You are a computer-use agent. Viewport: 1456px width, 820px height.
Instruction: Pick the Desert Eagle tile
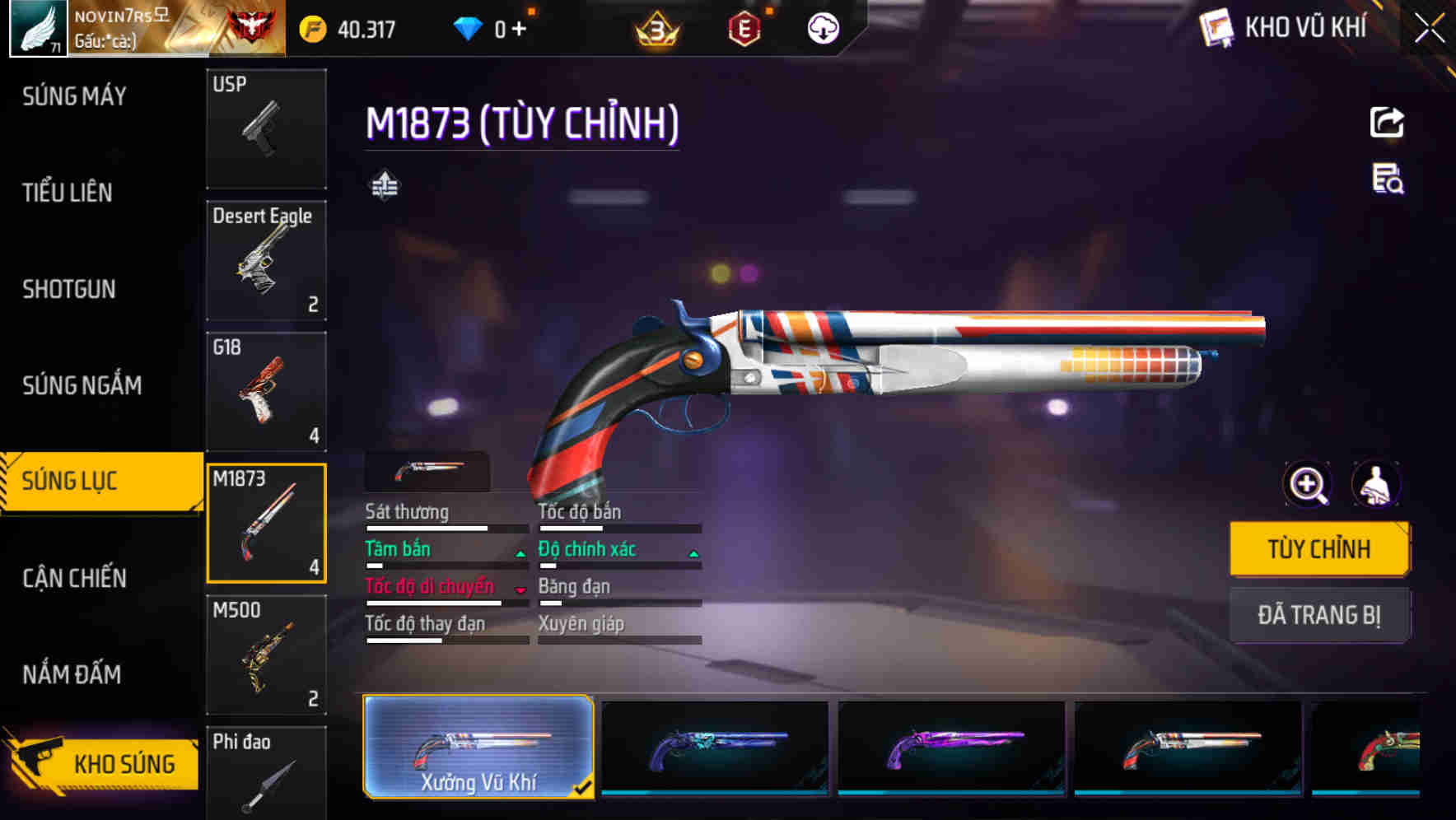(266, 260)
